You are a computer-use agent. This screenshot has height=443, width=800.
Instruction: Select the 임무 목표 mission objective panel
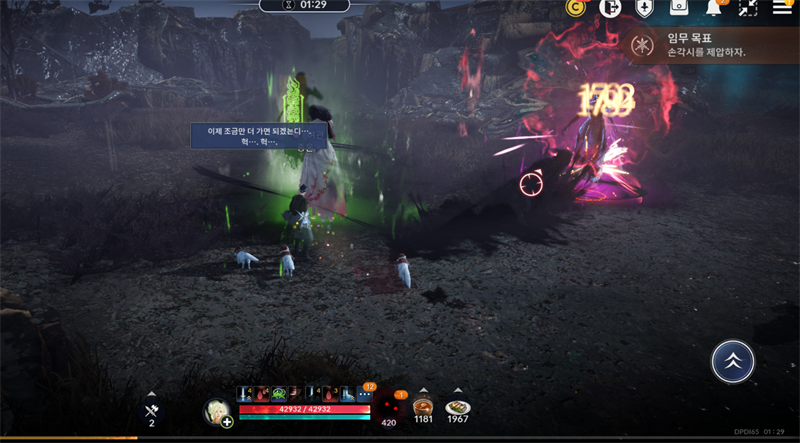pyautogui.click(x=712, y=45)
